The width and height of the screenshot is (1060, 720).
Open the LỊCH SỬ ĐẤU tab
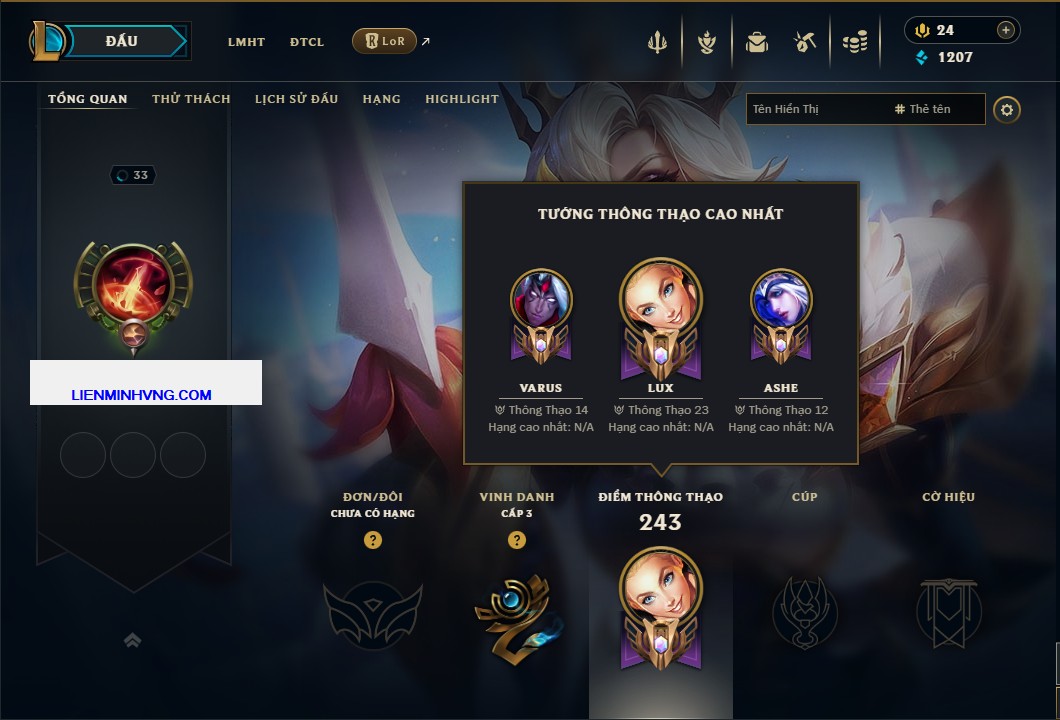(296, 99)
